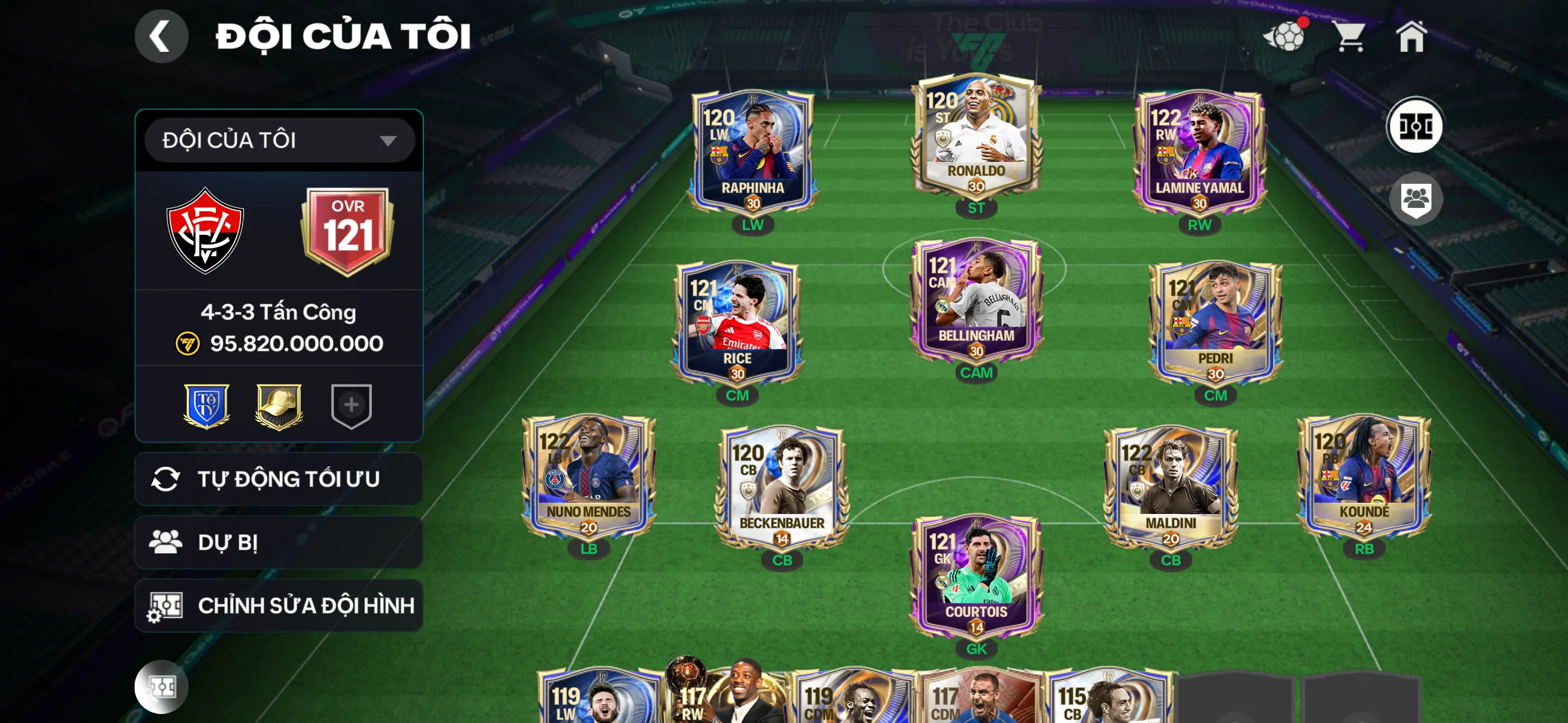Open DỰ BỊ bench list

pos(278,541)
